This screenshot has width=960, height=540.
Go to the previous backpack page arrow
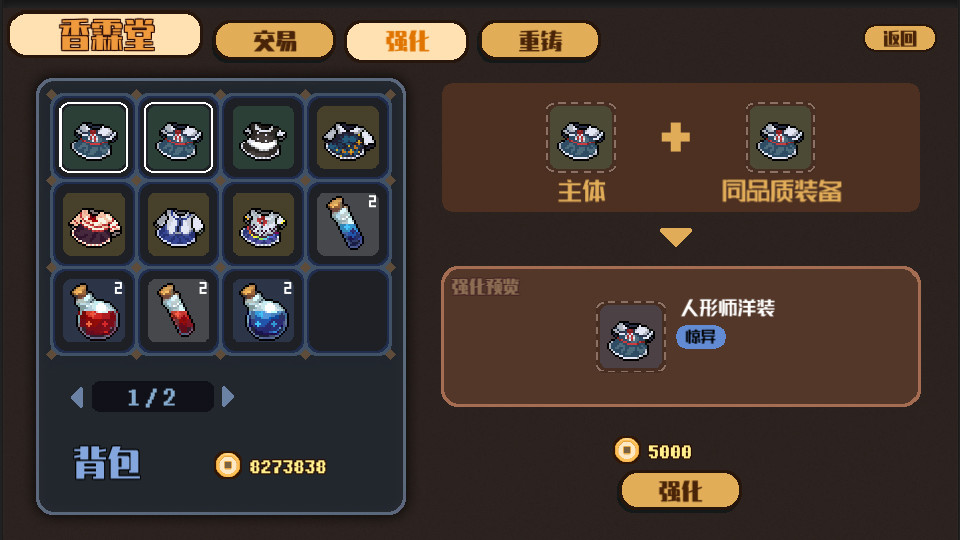77,397
